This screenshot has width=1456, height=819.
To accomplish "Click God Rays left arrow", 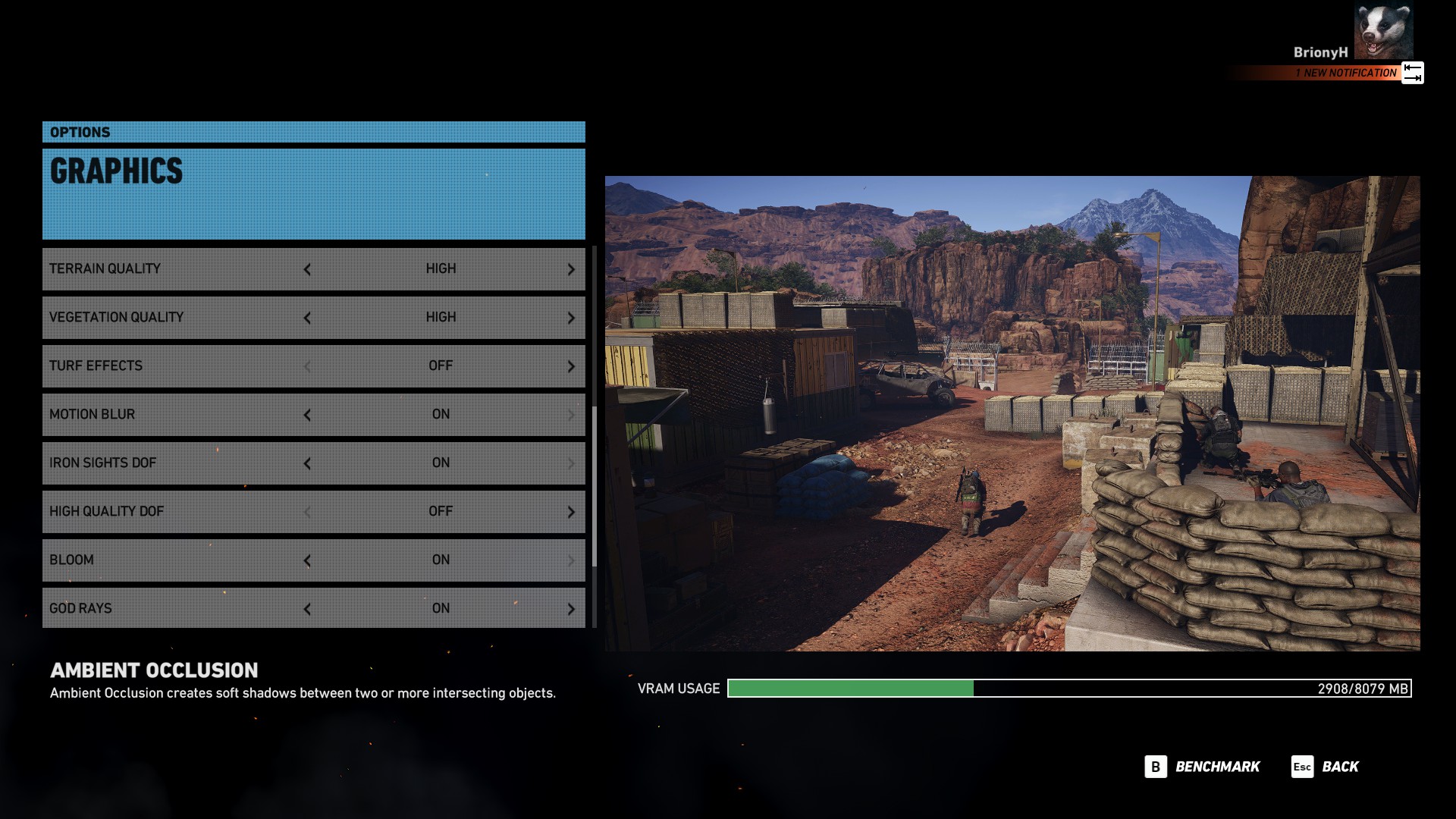I will click(307, 609).
